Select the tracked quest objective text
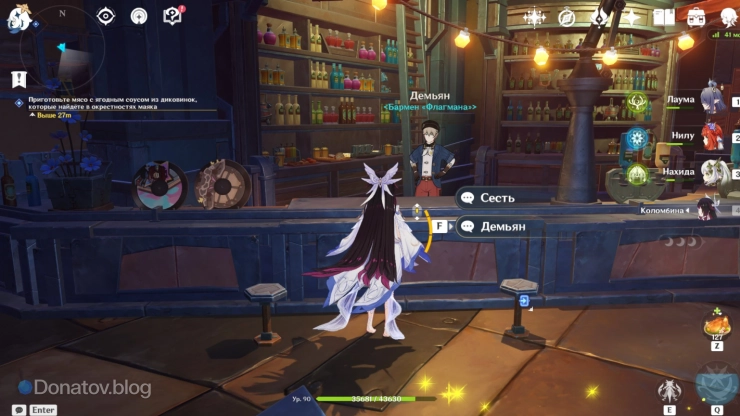Viewport: 740px width, 416px height. tap(105, 104)
